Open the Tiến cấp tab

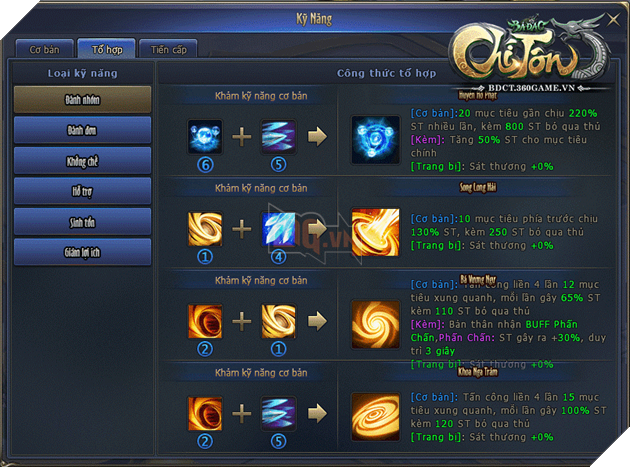coord(168,49)
